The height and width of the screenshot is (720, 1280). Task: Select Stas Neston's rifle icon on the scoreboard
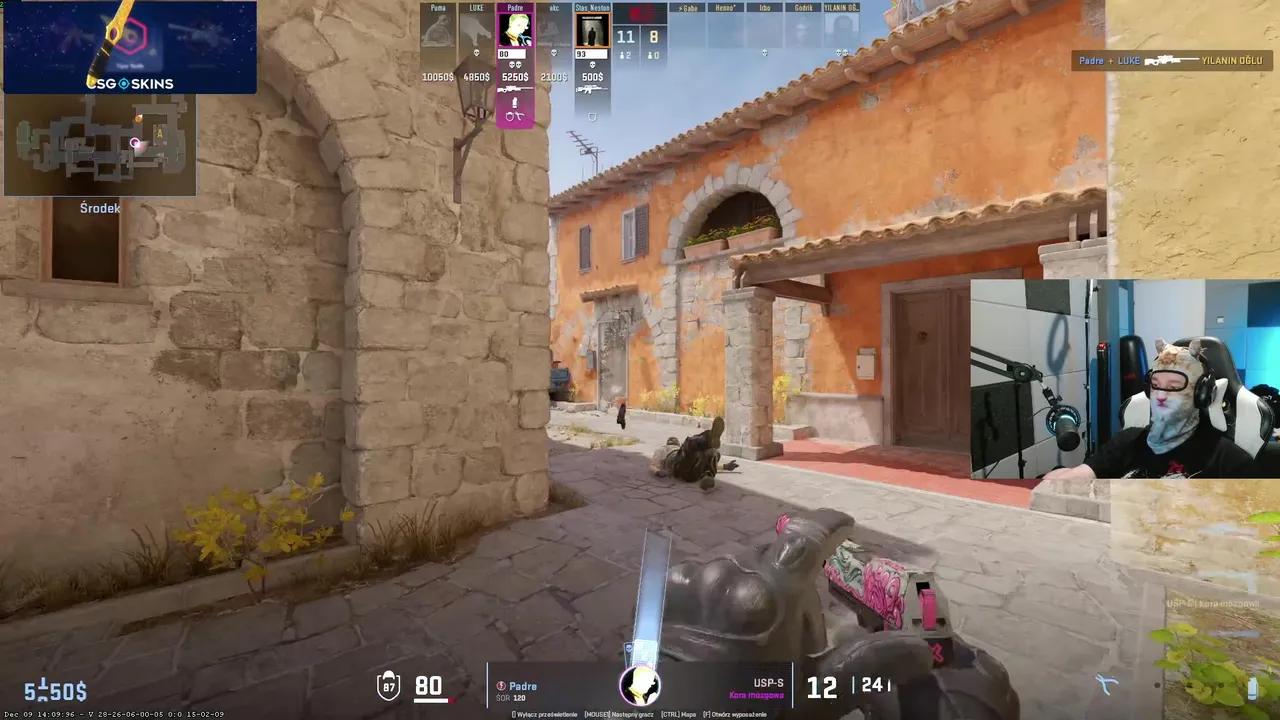[x=593, y=89]
